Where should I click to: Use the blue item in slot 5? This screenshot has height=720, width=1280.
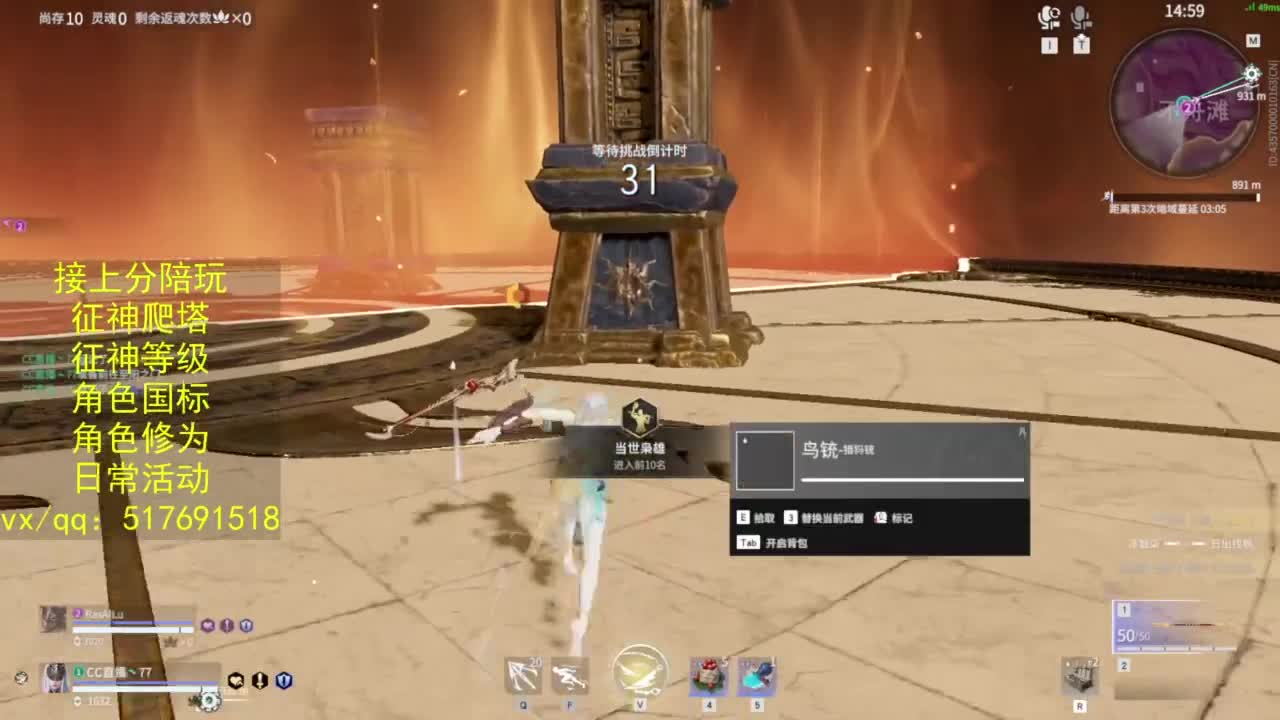(x=757, y=676)
